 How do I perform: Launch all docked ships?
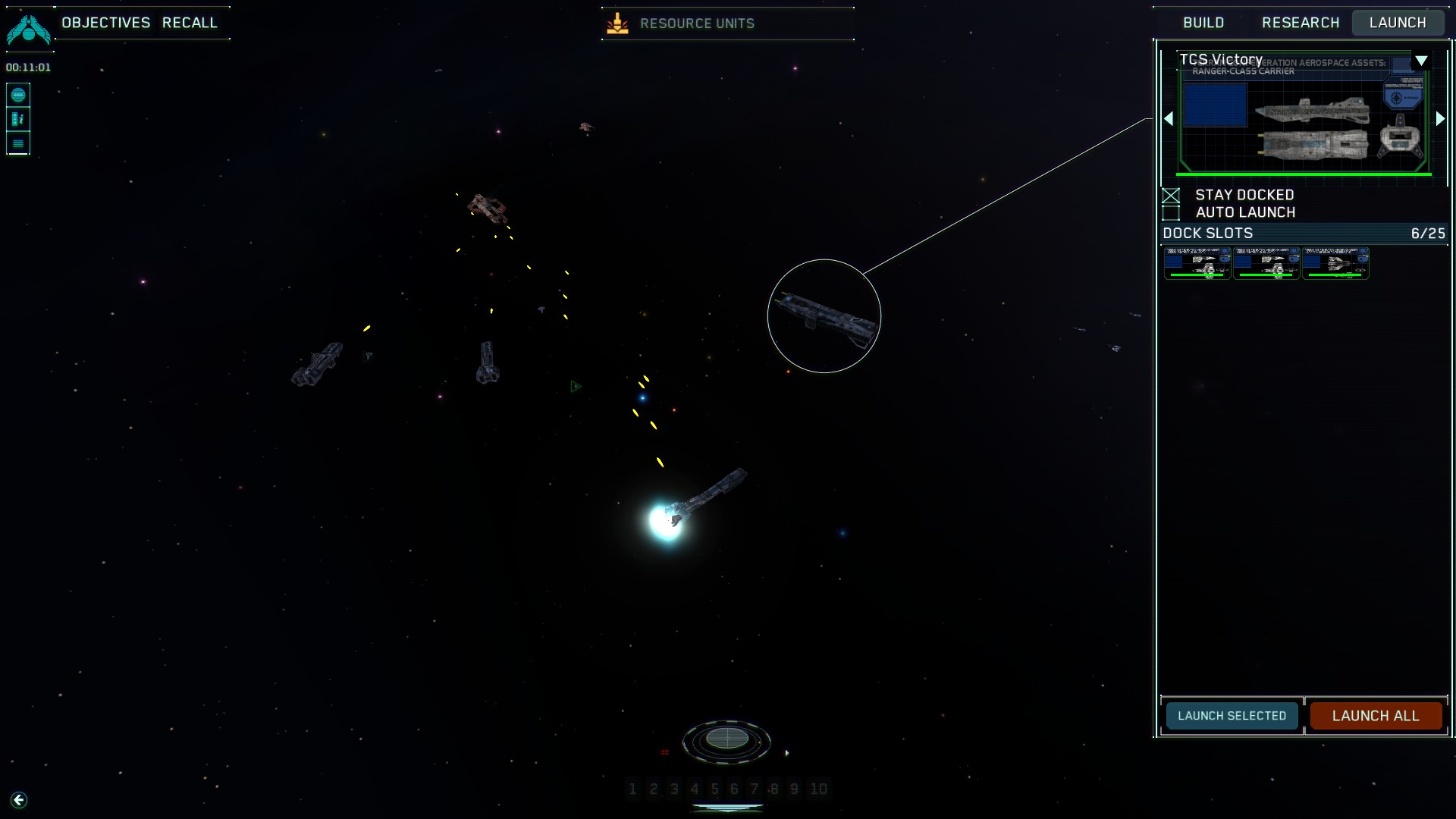pos(1376,716)
